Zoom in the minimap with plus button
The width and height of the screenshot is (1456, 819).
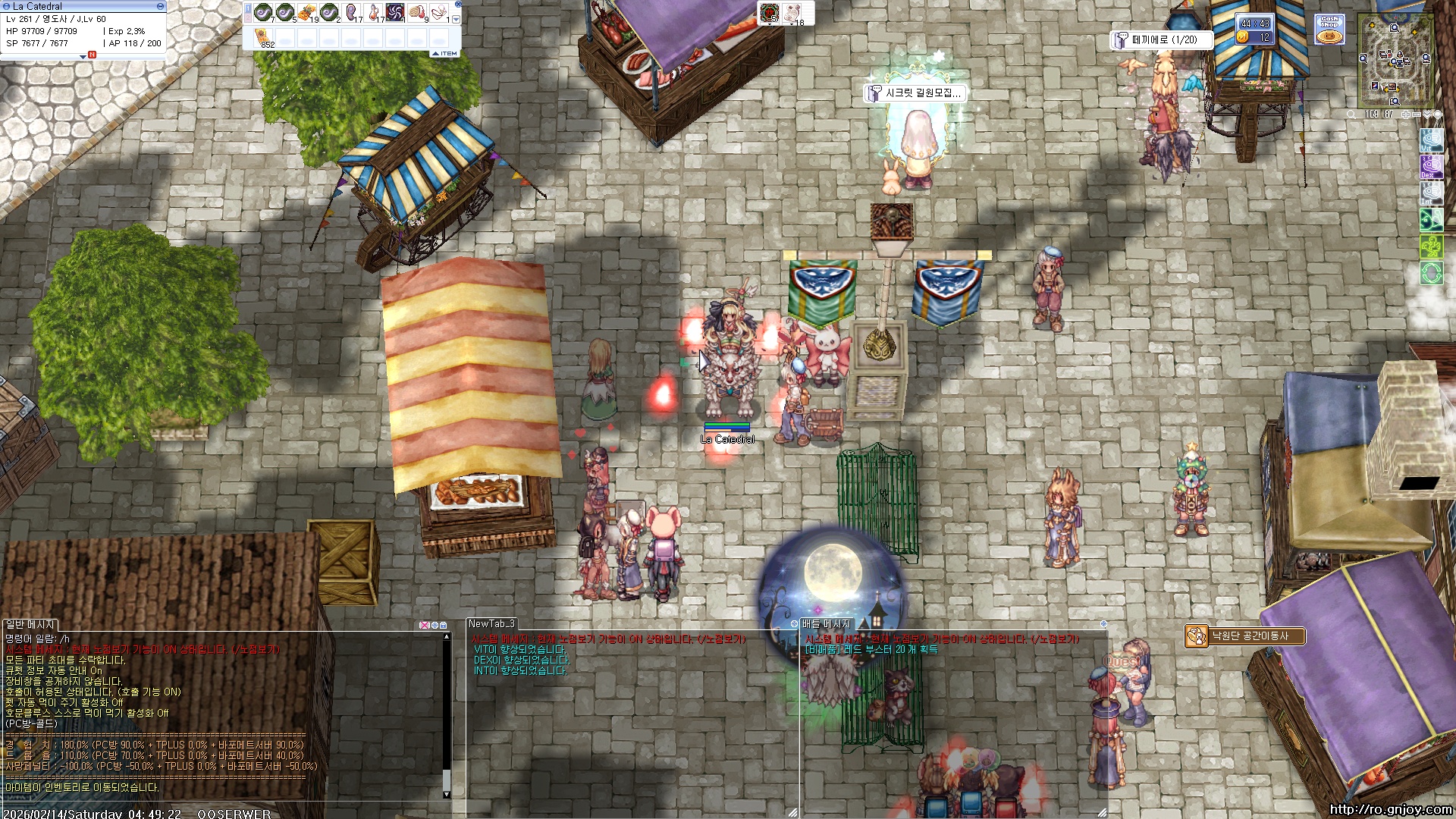tap(1406, 115)
